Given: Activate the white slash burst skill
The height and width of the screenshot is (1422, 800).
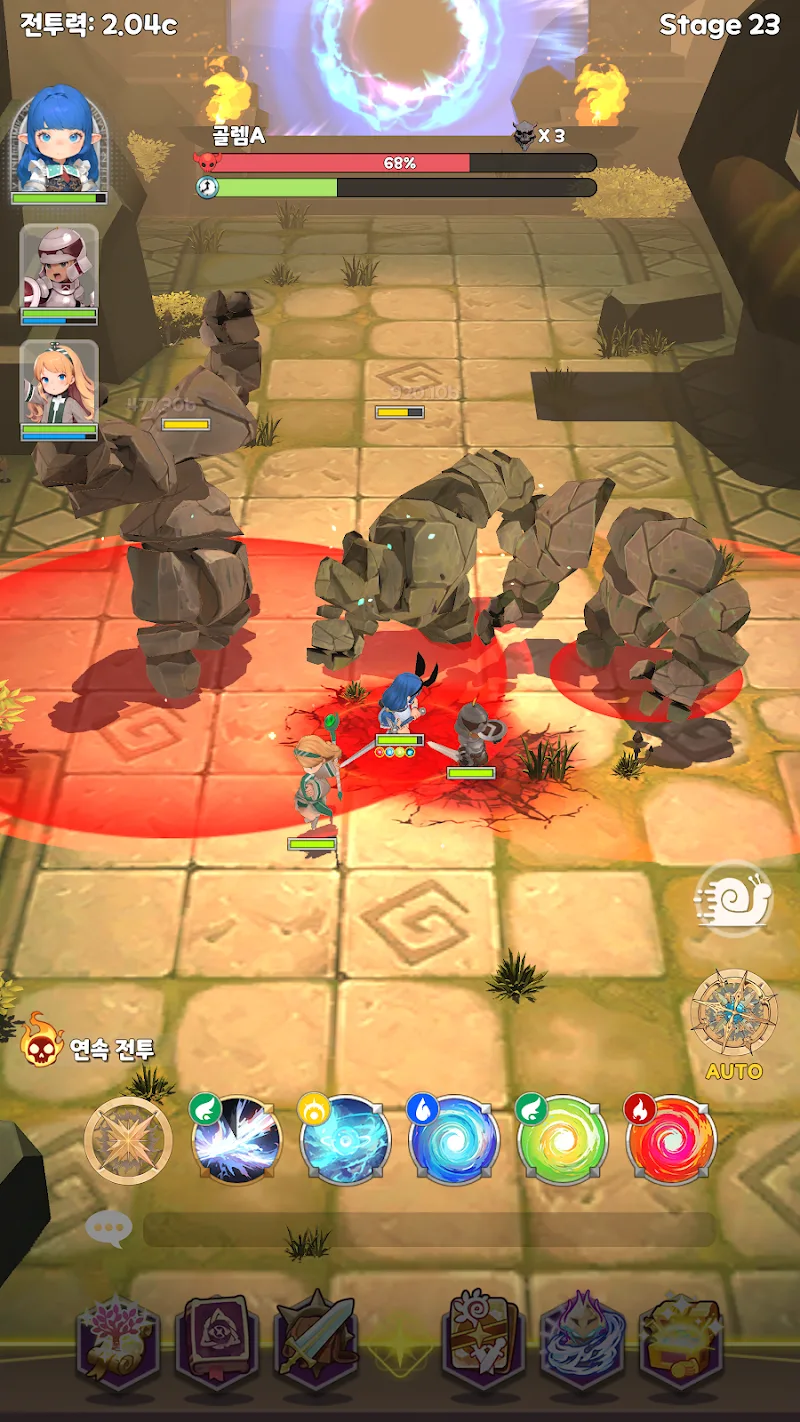Looking at the screenshot, I should 236,1141.
